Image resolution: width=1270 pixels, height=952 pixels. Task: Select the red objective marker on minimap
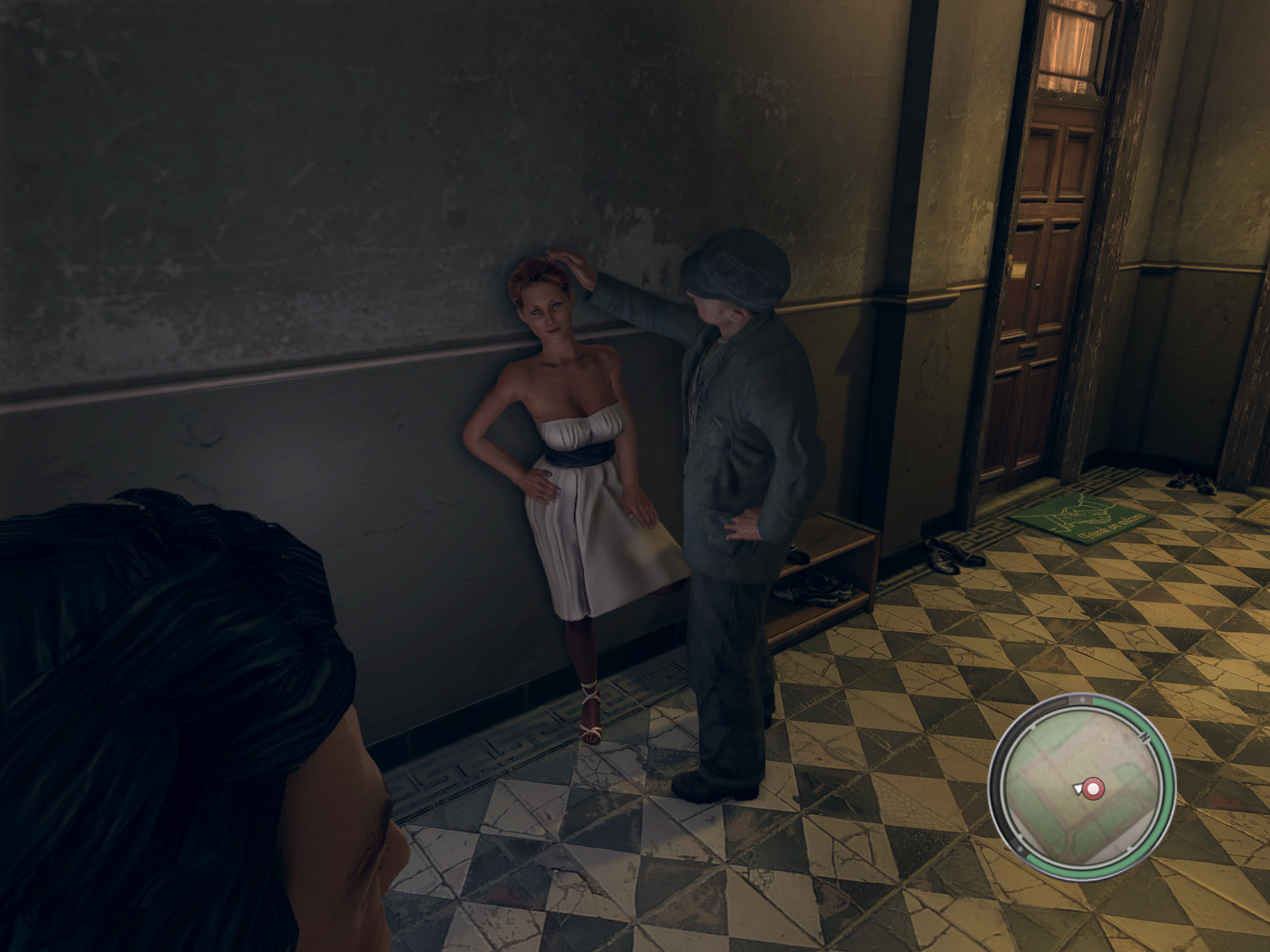pyautogui.click(x=1094, y=789)
